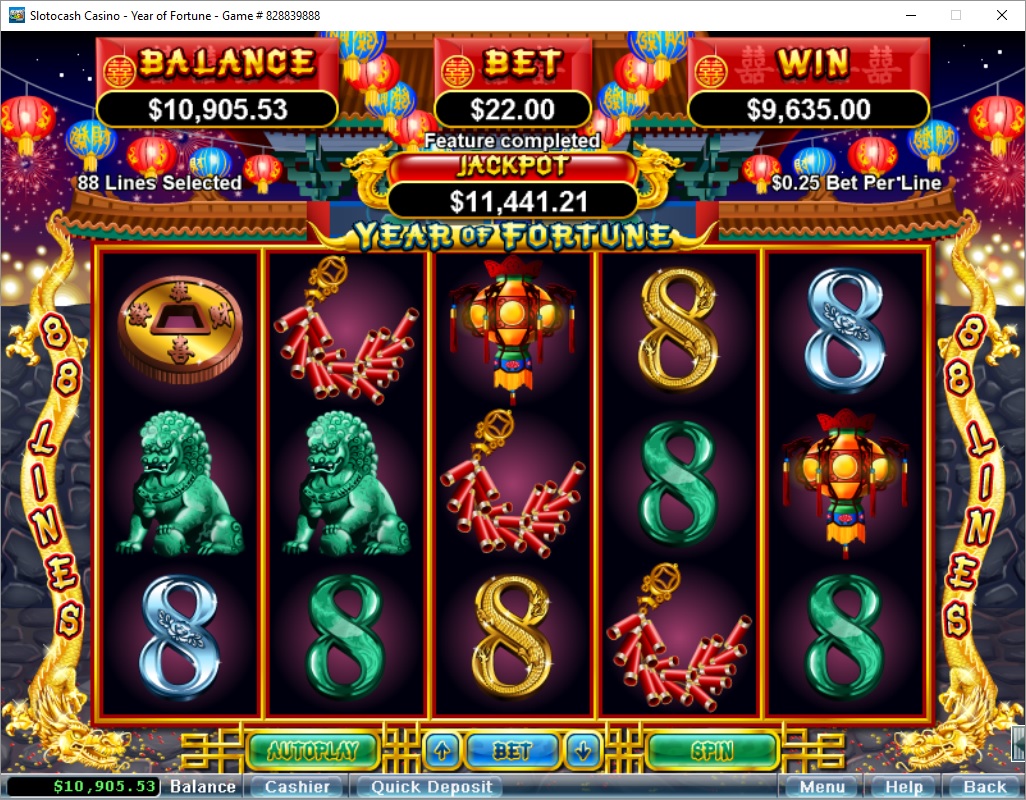Image resolution: width=1026 pixels, height=800 pixels.
Task: Spin the reels
Action: 712,750
